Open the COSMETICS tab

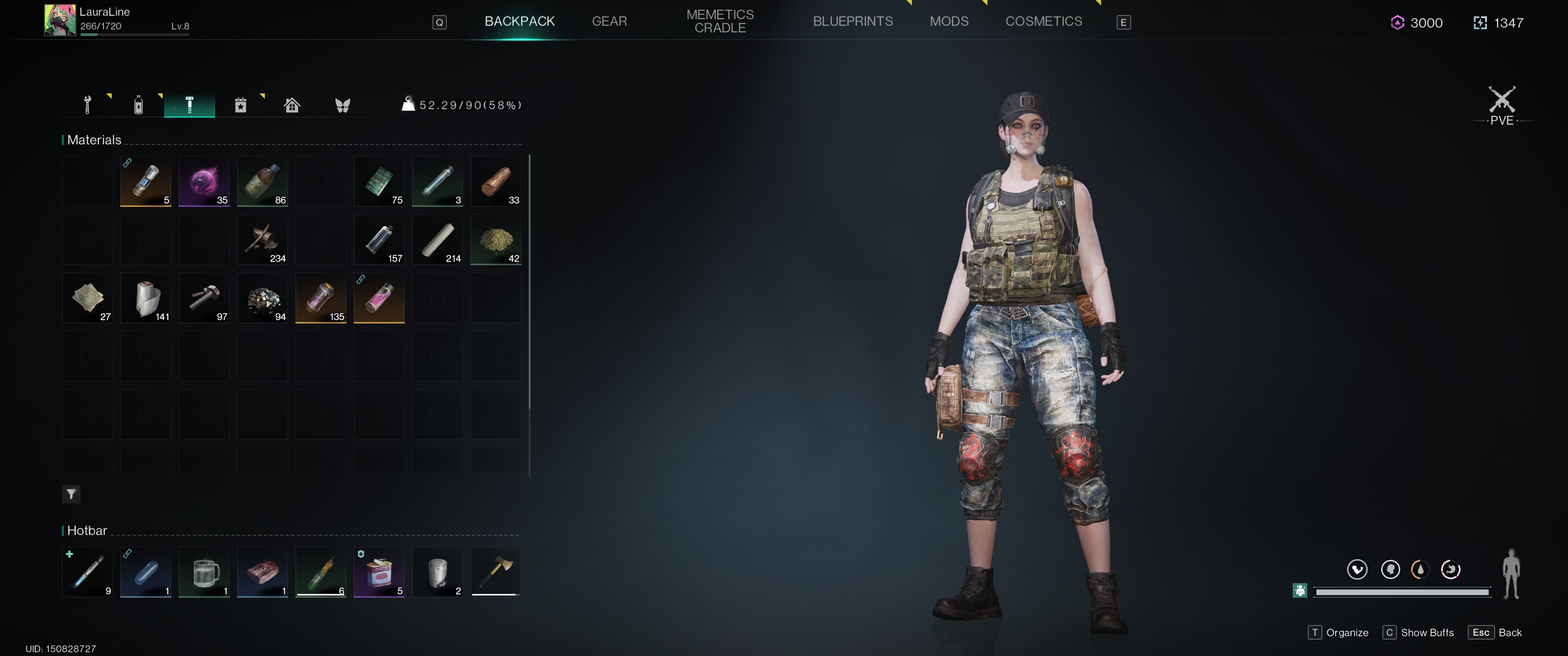pyautogui.click(x=1043, y=21)
